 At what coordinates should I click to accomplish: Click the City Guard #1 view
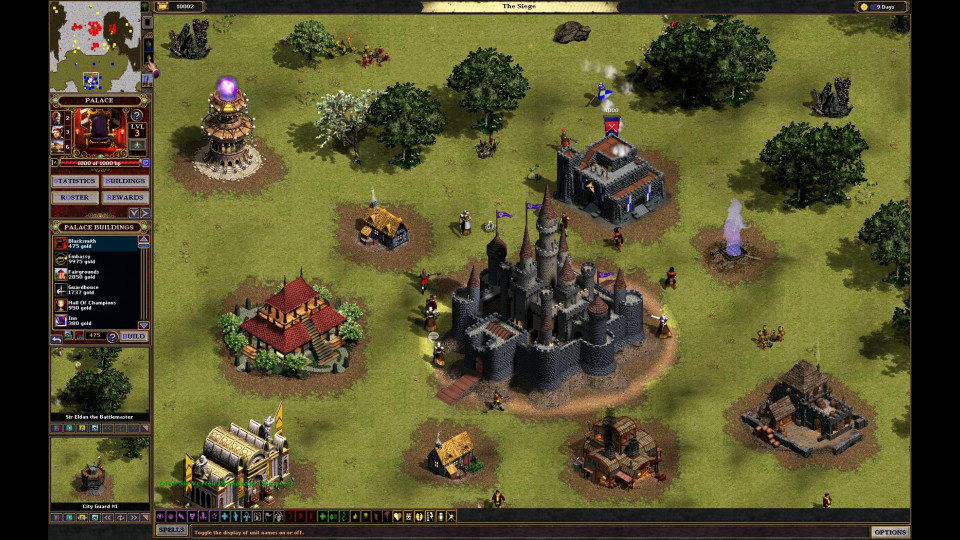(x=99, y=473)
